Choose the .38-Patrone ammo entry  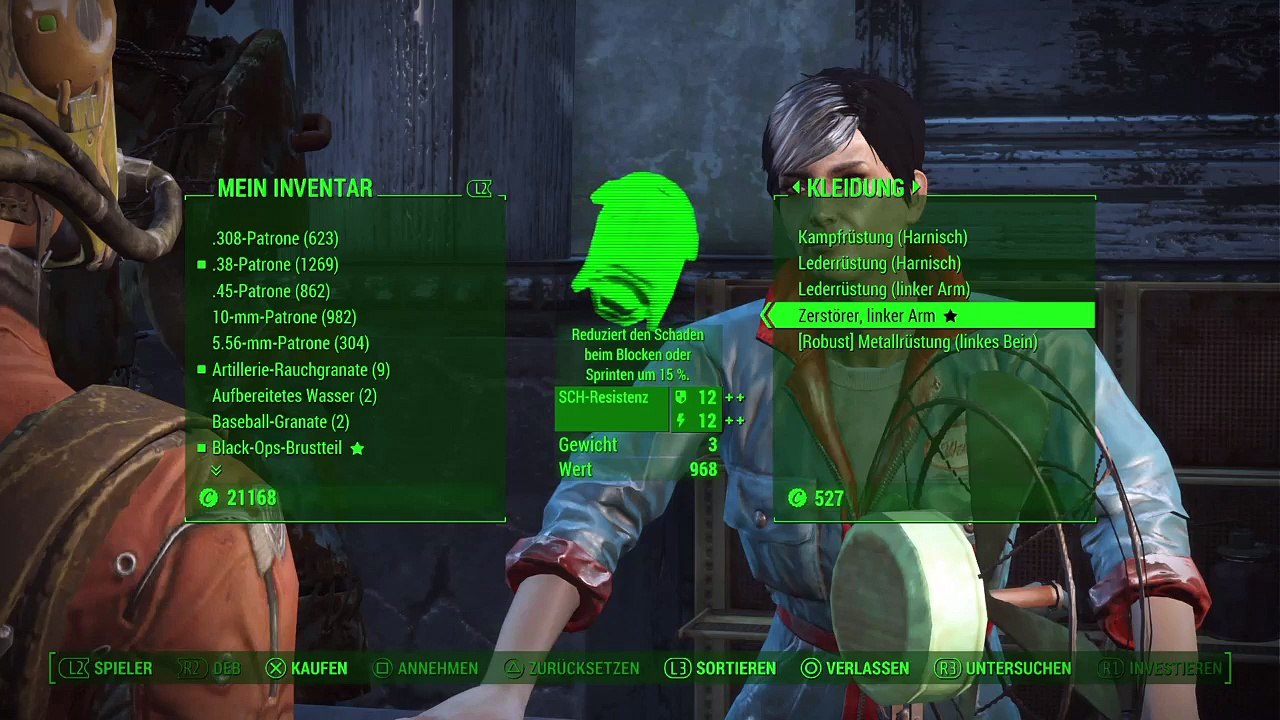coord(275,265)
